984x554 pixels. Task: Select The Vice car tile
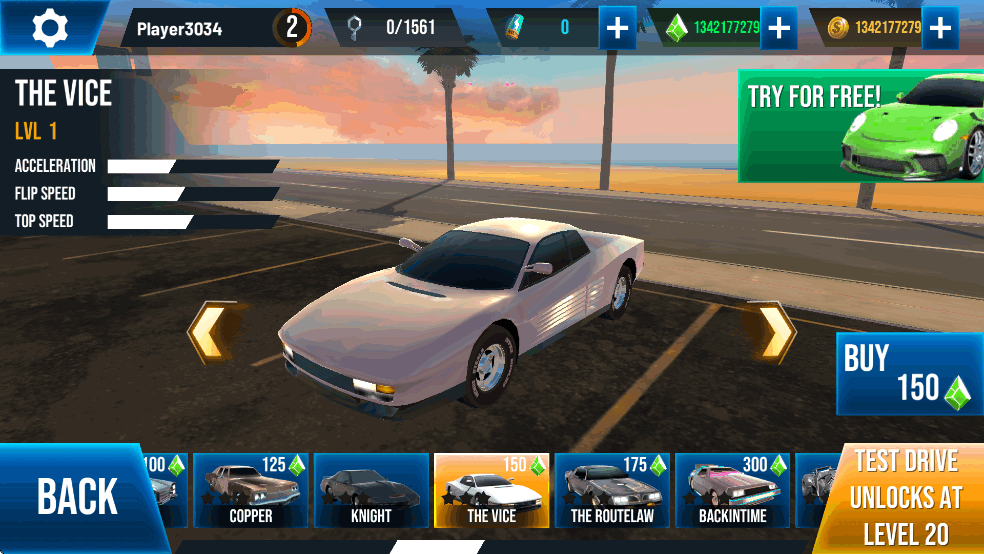[x=492, y=490]
